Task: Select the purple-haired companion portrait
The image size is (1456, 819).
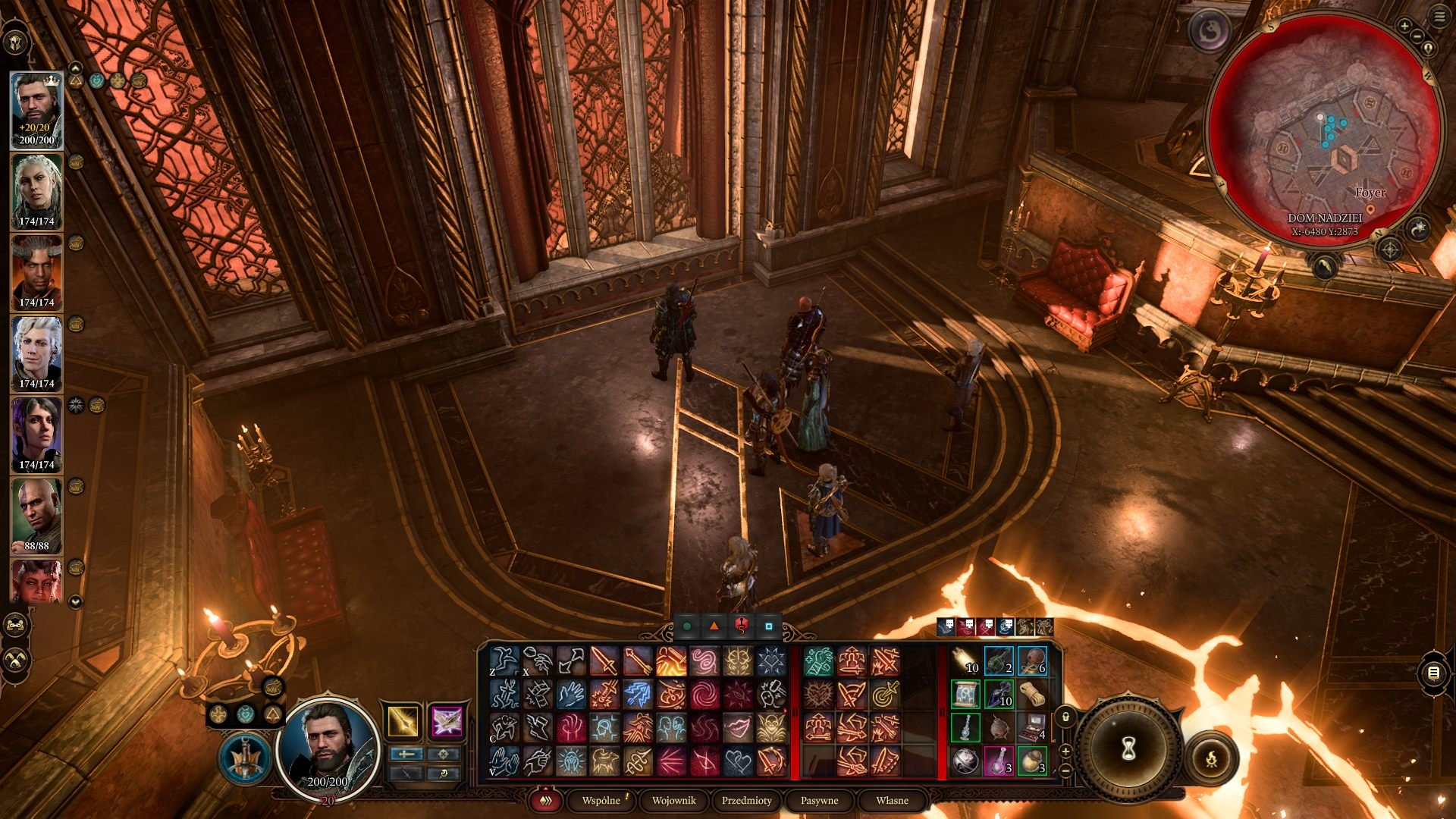Action: point(36,434)
